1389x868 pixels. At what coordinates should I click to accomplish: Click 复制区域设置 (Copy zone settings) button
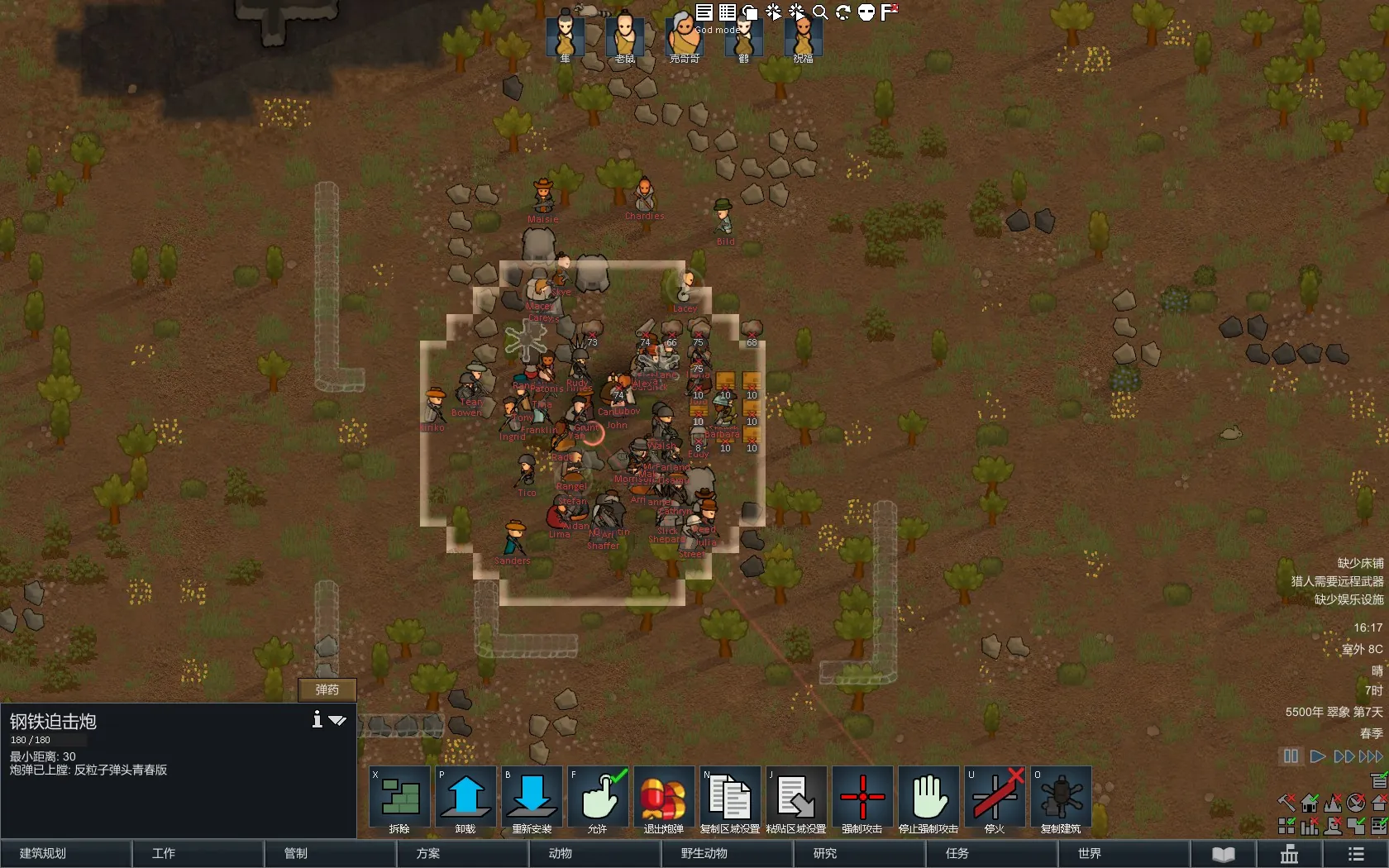click(x=730, y=797)
